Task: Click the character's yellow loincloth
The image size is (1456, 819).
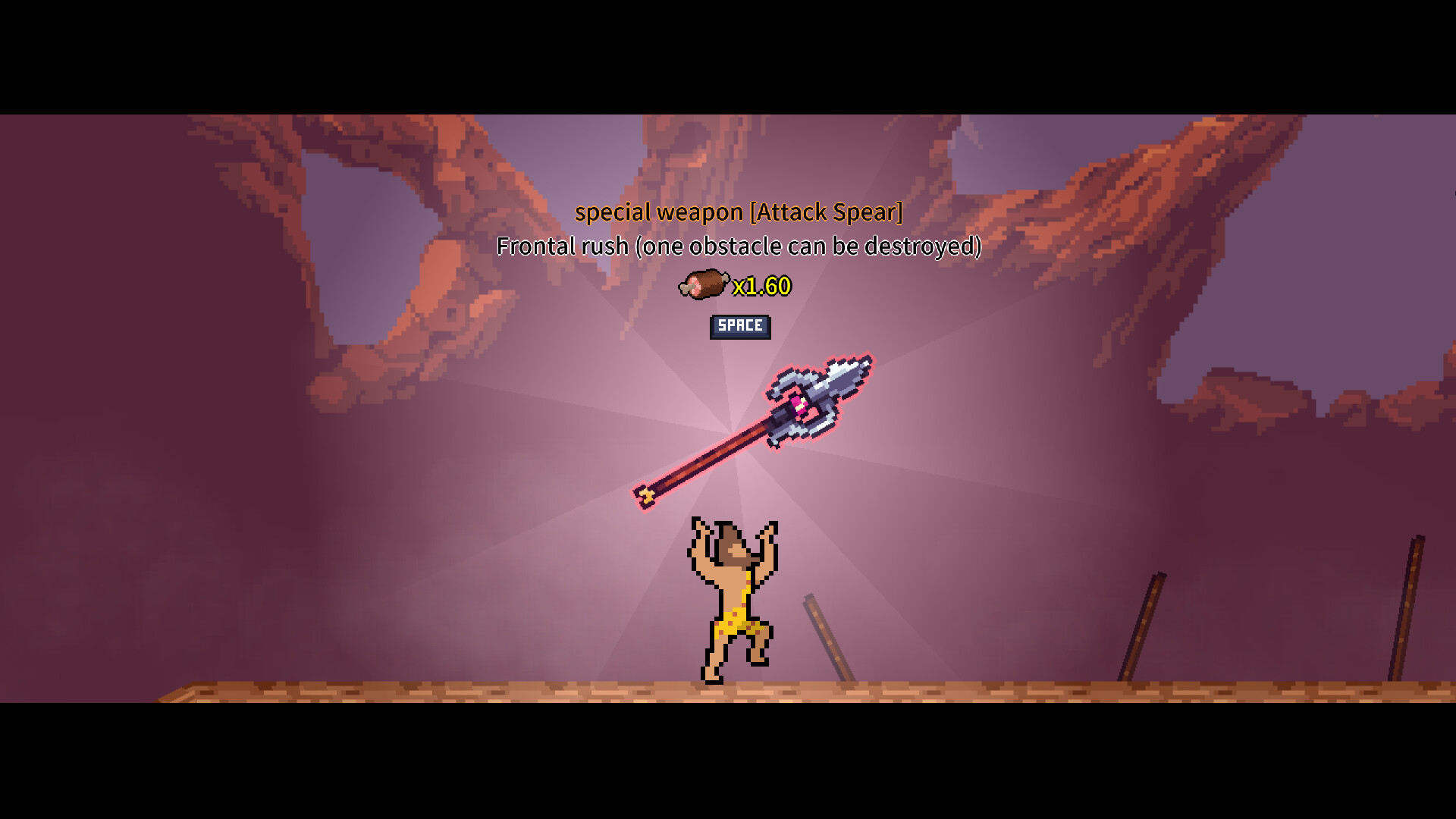Action: tap(737, 623)
